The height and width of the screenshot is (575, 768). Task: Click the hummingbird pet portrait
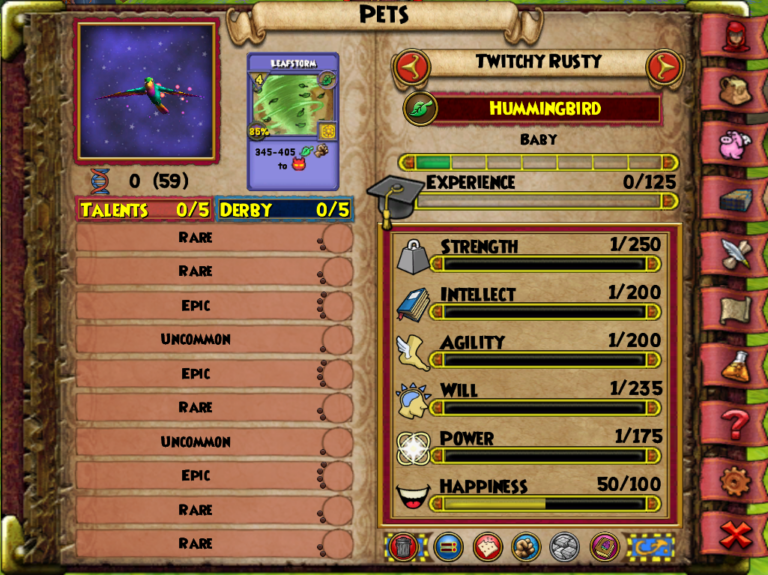[x=147, y=91]
